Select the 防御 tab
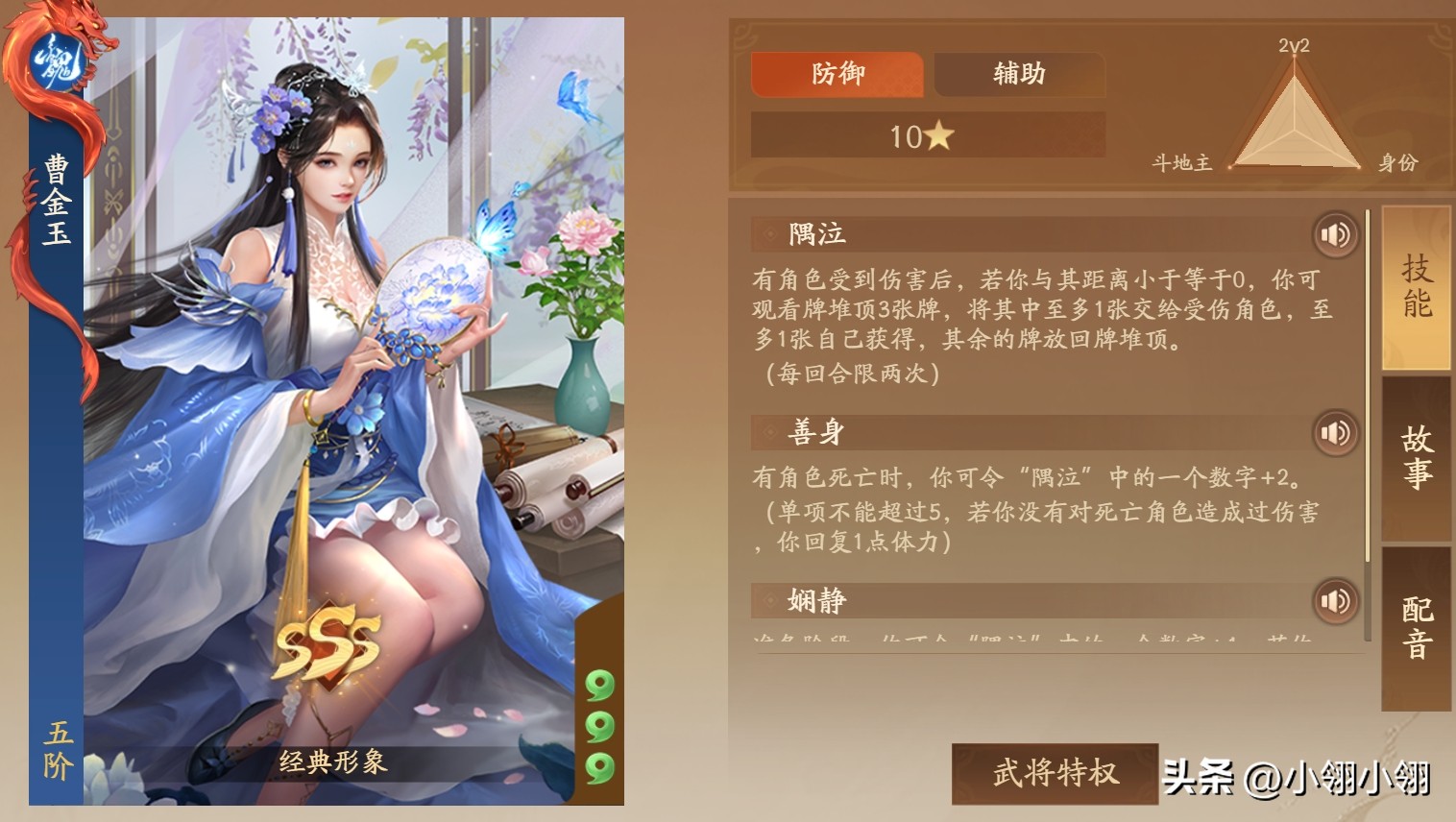1456x822 pixels. coord(838,75)
